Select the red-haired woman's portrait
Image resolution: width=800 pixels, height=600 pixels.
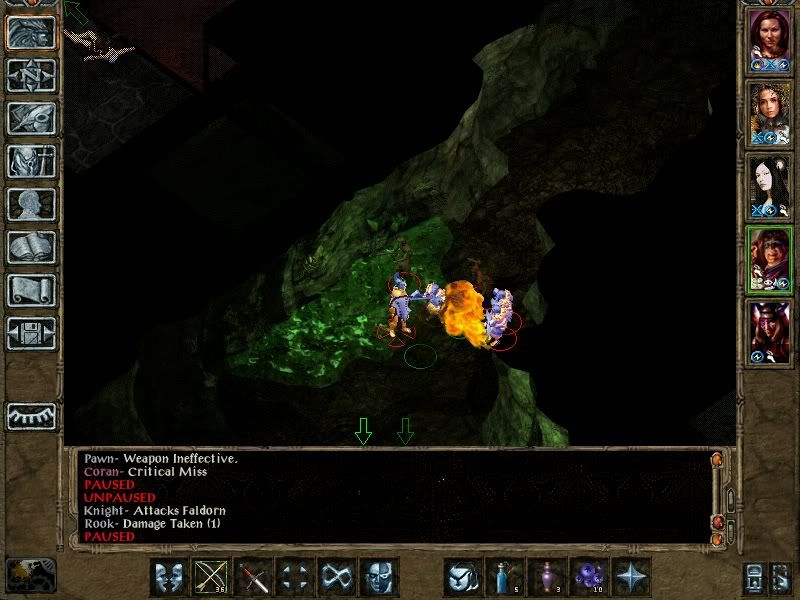point(771,39)
